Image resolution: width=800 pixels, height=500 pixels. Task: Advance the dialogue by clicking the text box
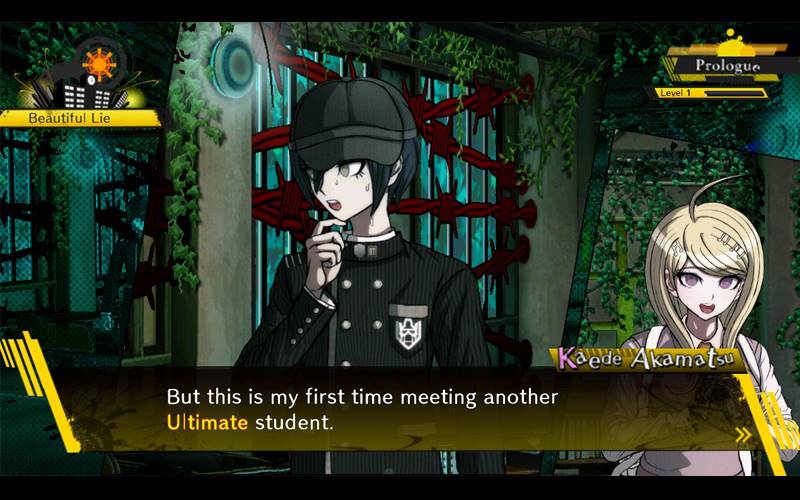(x=400, y=410)
